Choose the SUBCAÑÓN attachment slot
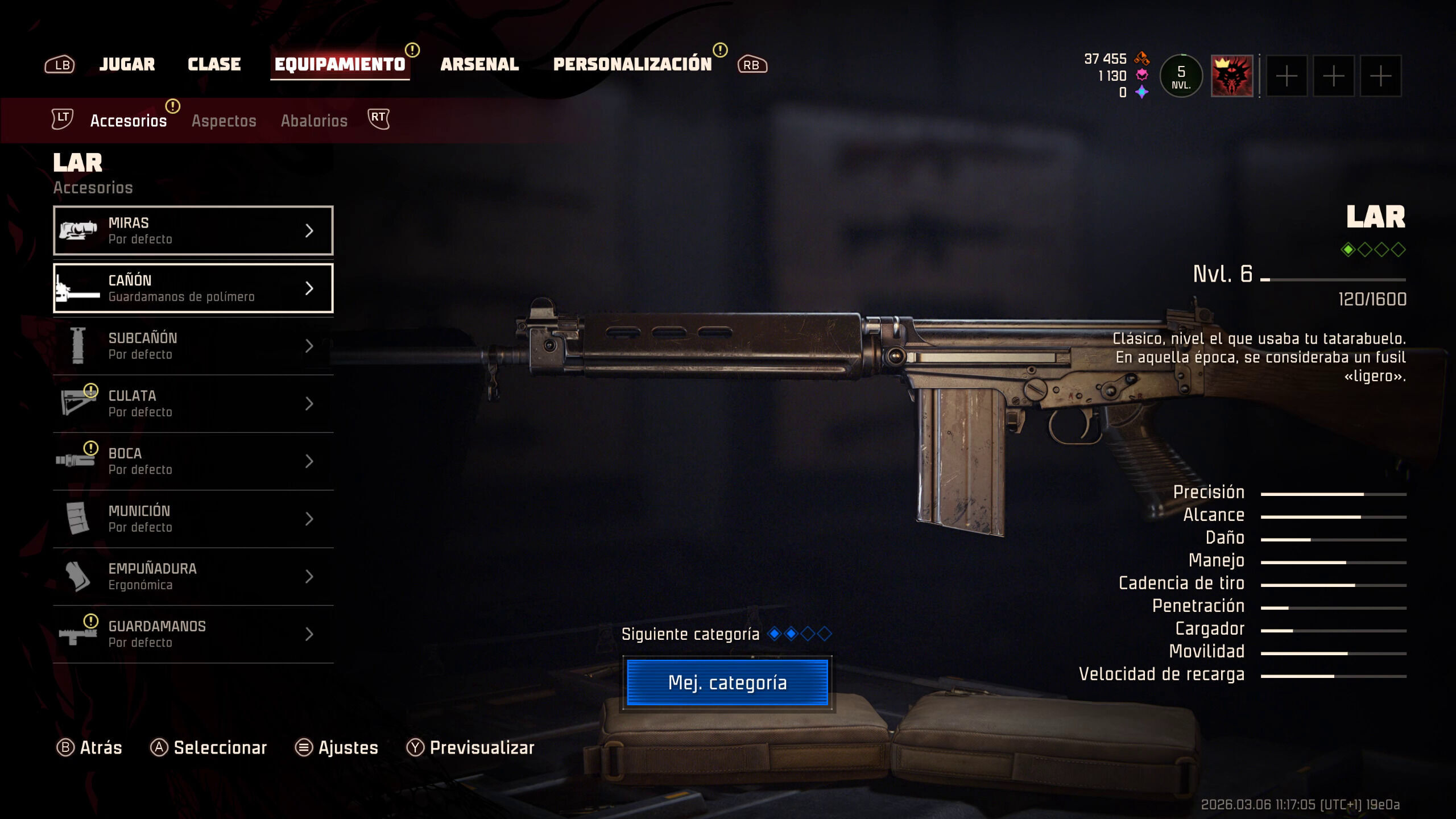The height and width of the screenshot is (819, 1456). (193, 346)
